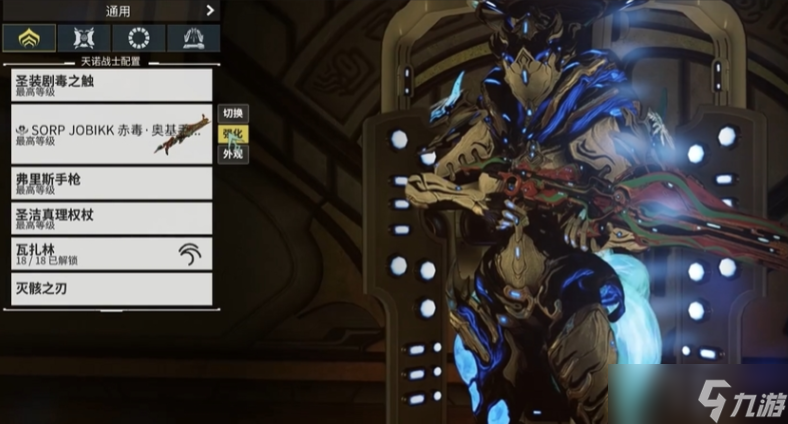This screenshot has height=424, width=788.
Task: Select the 弗里斯手枪 secondary weapon row
Action: [111, 183]
